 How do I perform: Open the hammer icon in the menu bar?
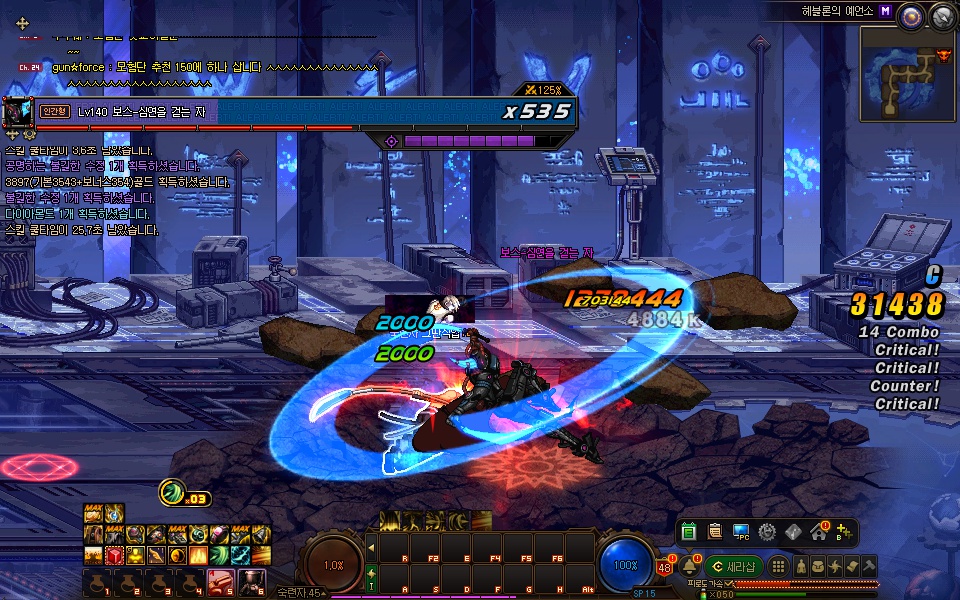pyautogui.click(x=869, y=567)
